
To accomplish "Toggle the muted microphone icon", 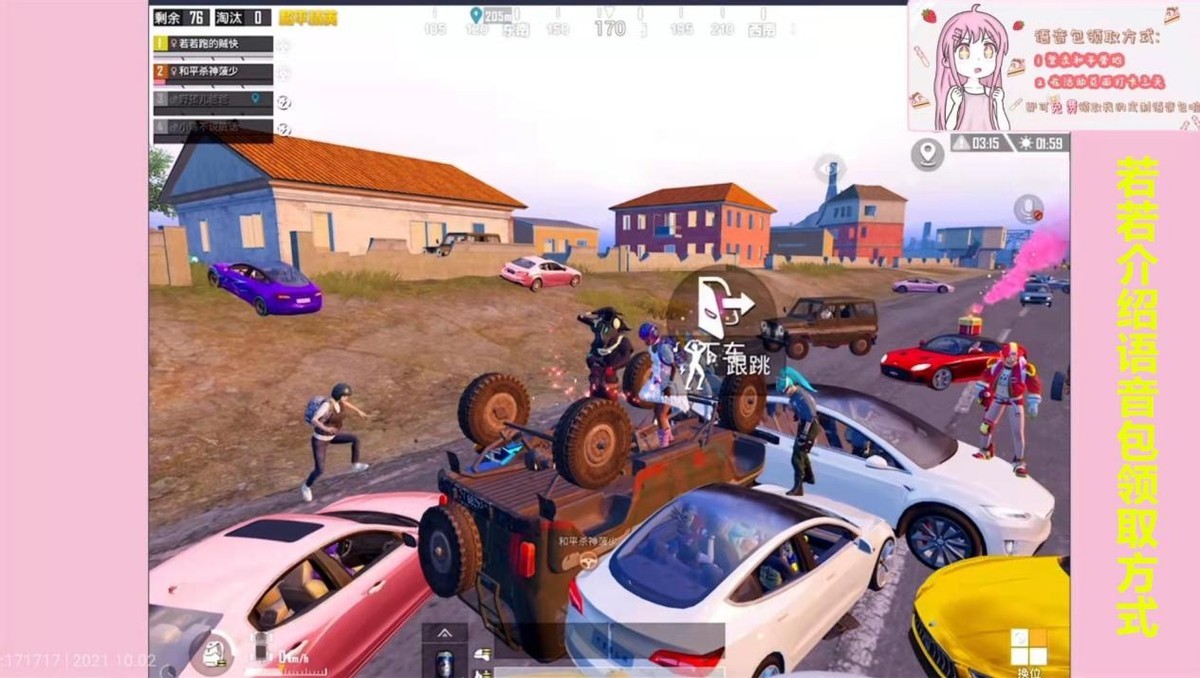I will click(1029, 209).
